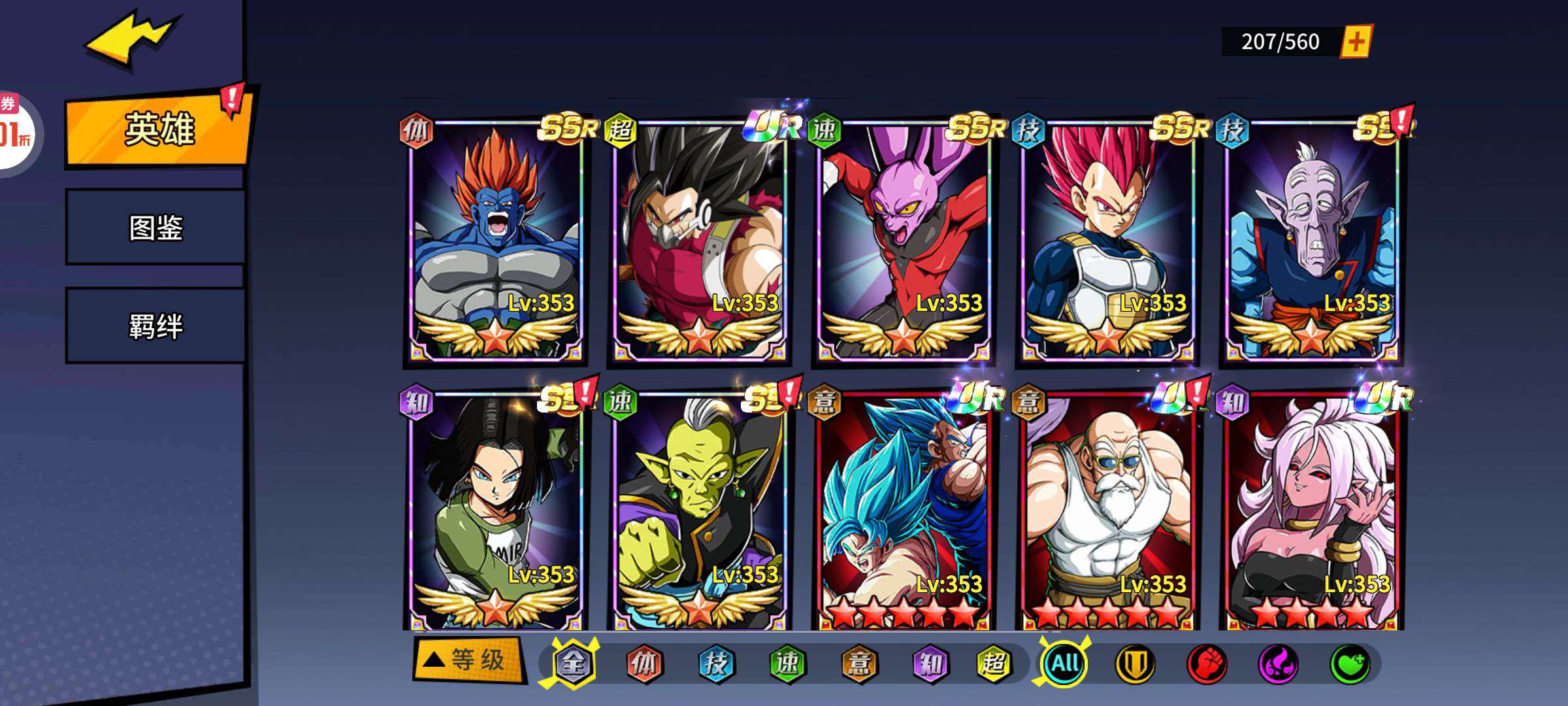Filter by red fist attack role
Screen dimensions: 1568x706
click(x=1206, y=664)
